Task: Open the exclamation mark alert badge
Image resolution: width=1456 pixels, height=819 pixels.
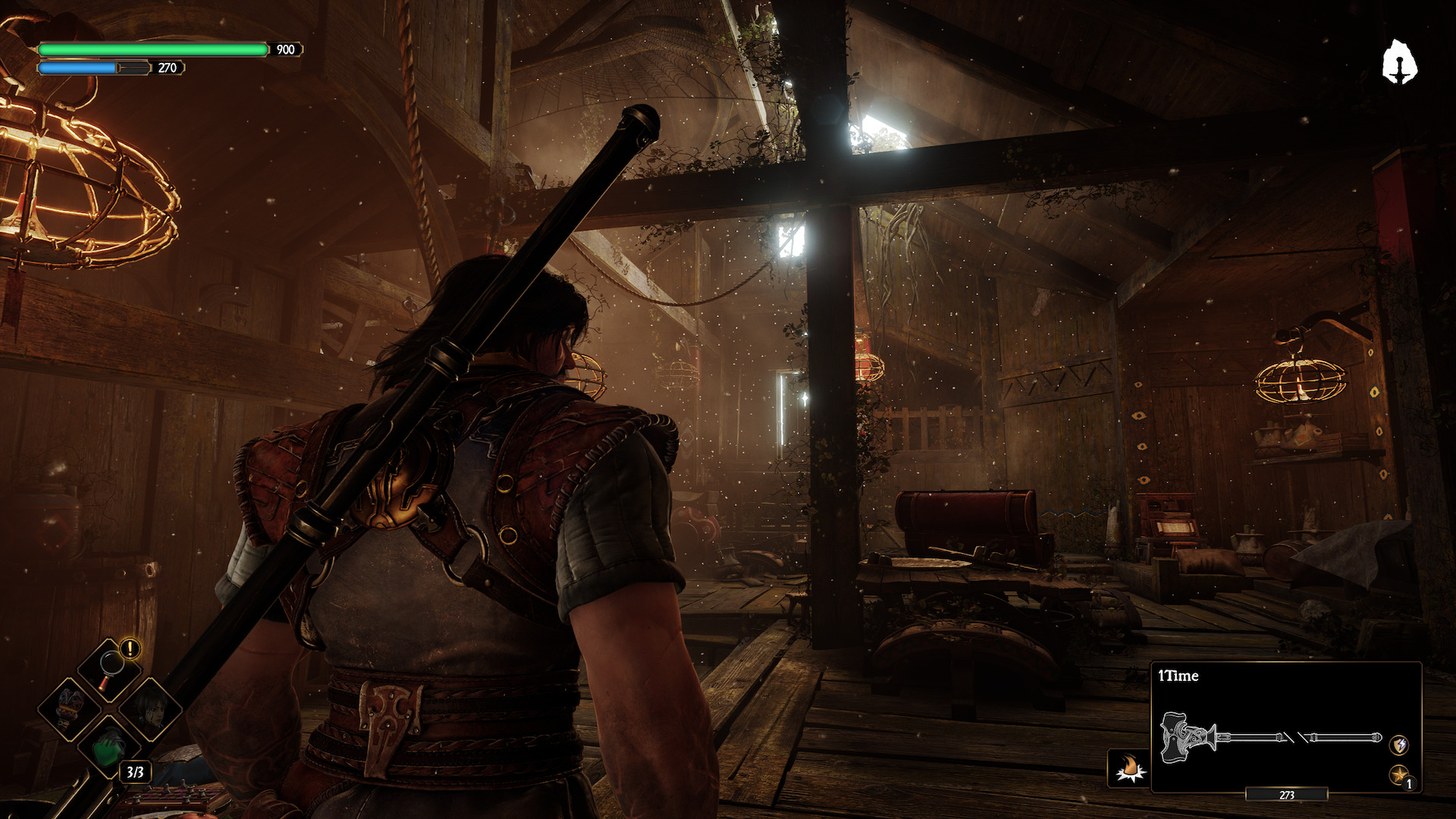Action: [x=130, y=649]
